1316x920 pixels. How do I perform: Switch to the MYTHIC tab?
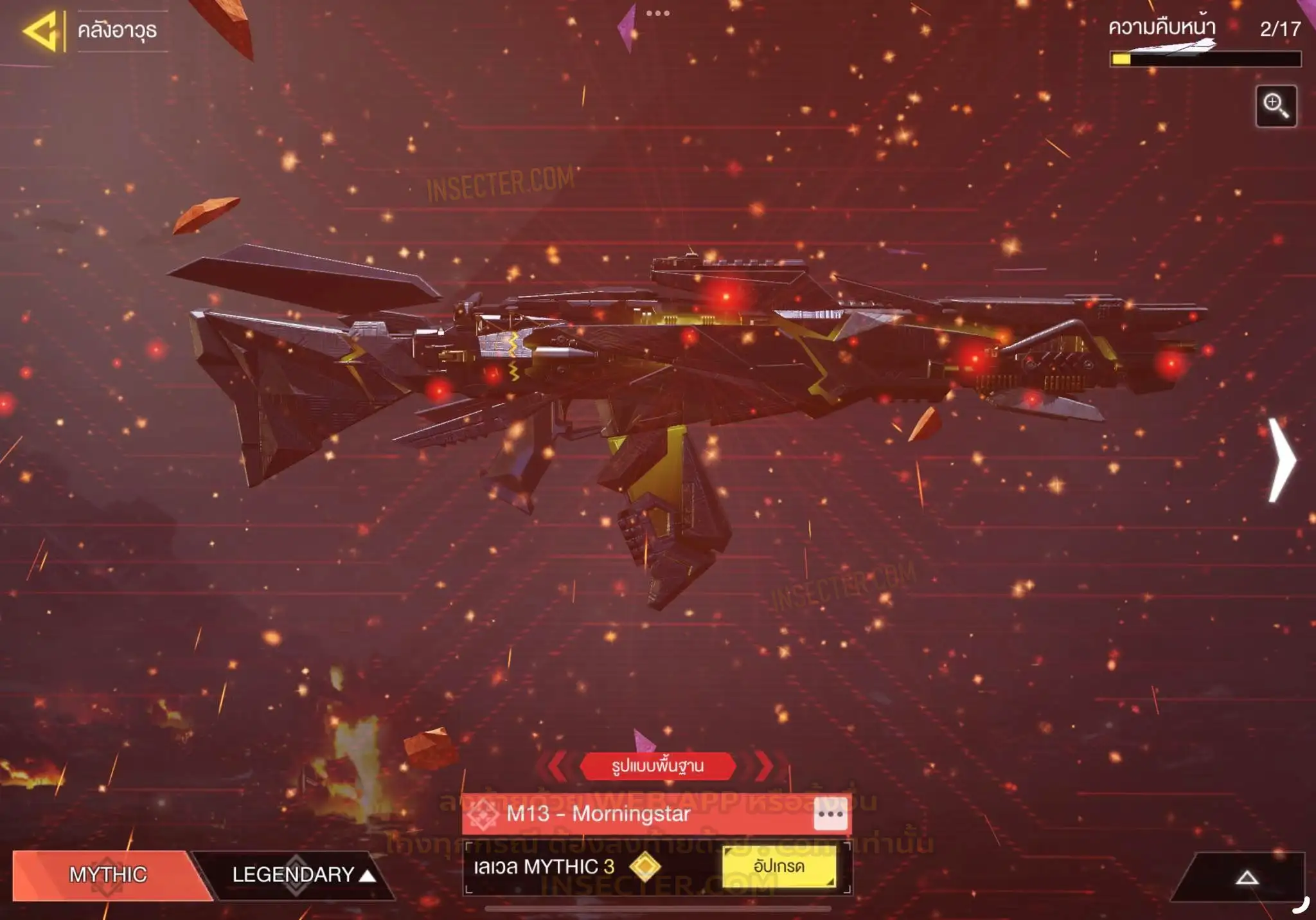click(x=107, y=874)
